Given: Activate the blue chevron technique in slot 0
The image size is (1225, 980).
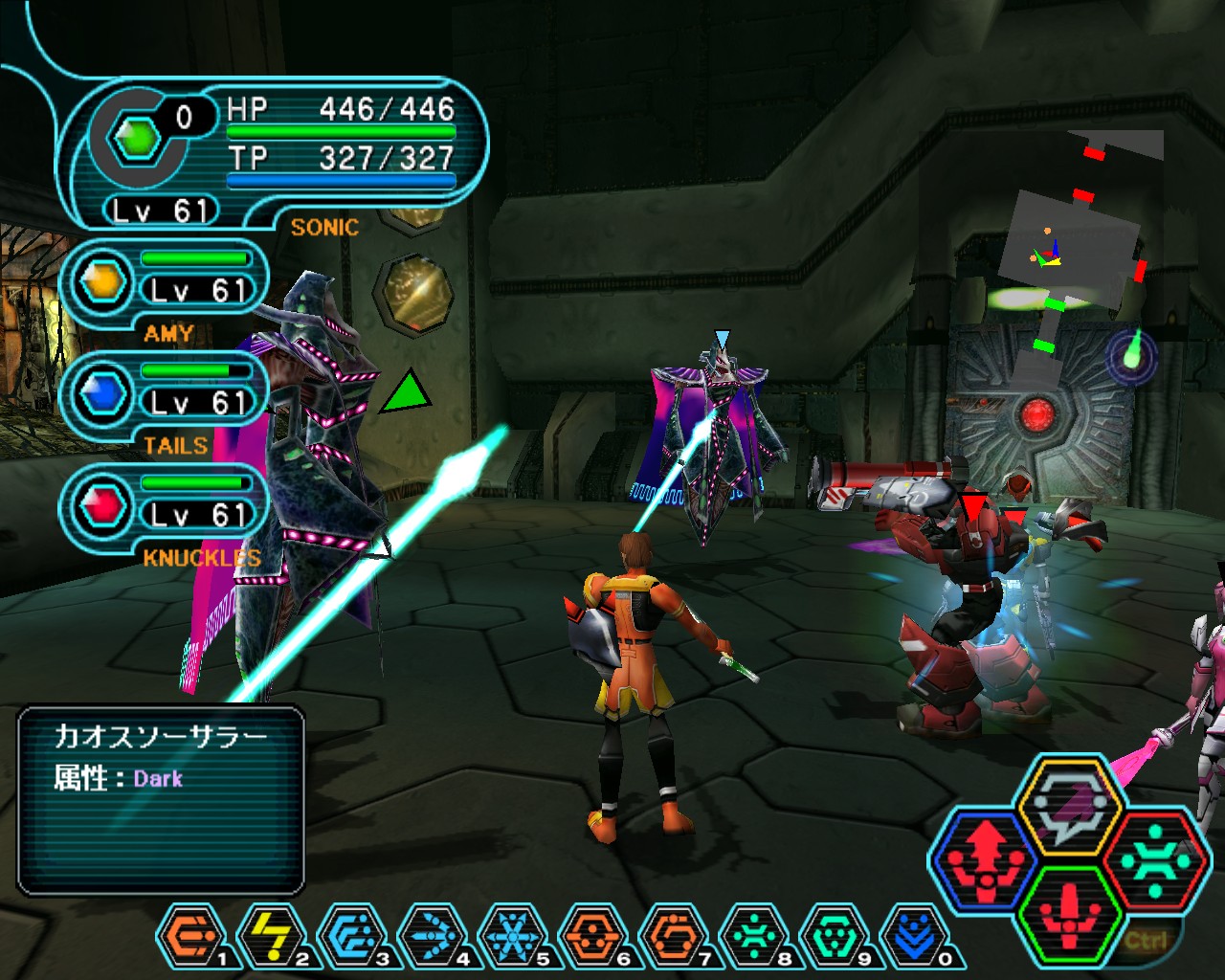Looking at the screenshot, I should point(912,932).
